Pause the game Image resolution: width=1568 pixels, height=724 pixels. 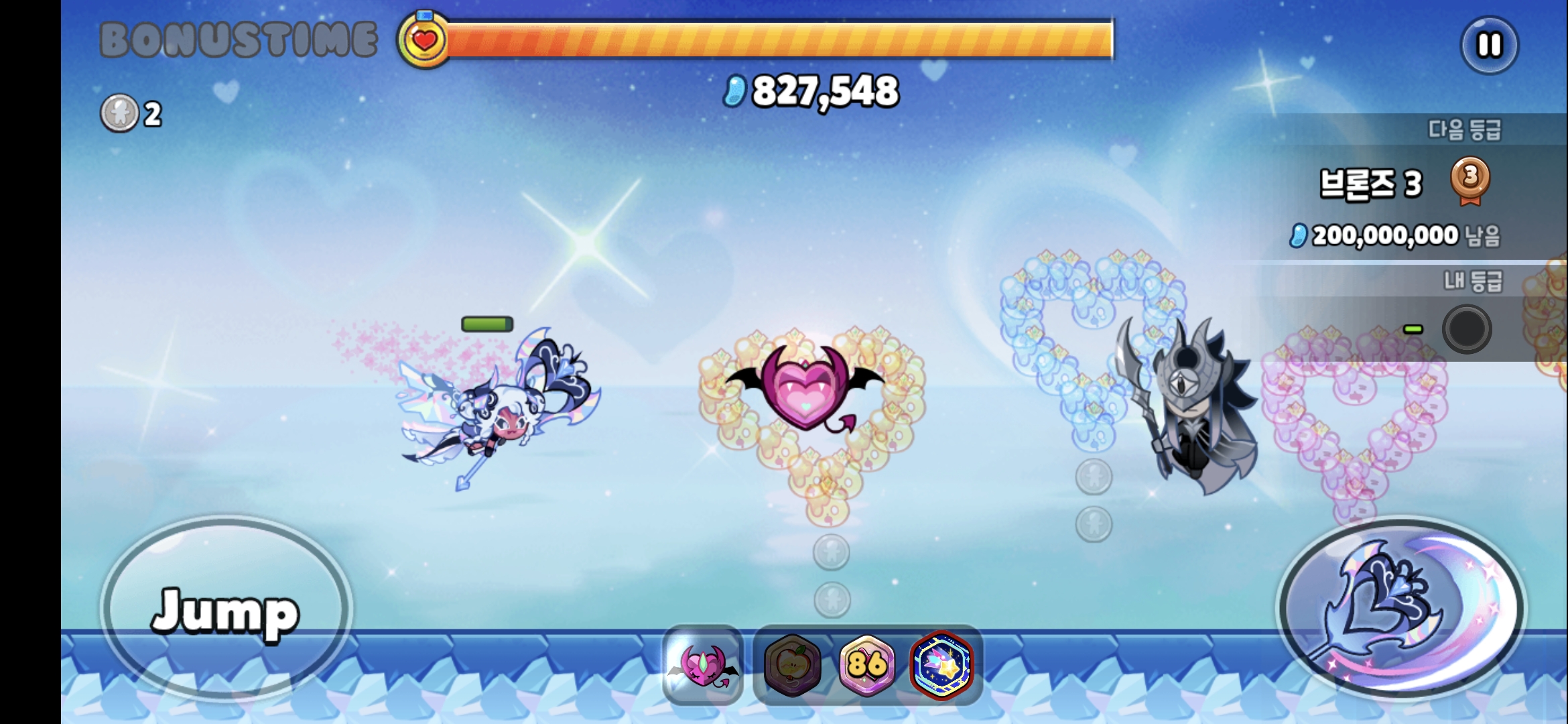(x=1489, y=46)
